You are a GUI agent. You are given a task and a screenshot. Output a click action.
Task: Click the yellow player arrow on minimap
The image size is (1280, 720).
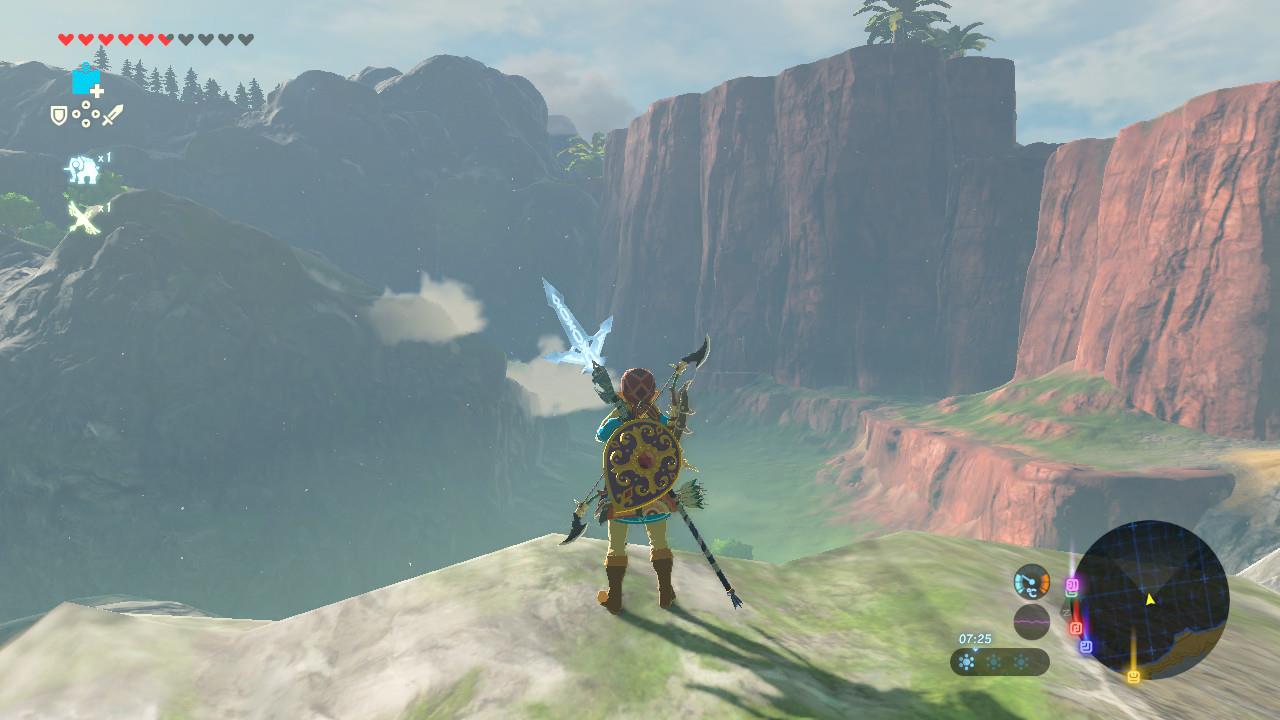1150,599
